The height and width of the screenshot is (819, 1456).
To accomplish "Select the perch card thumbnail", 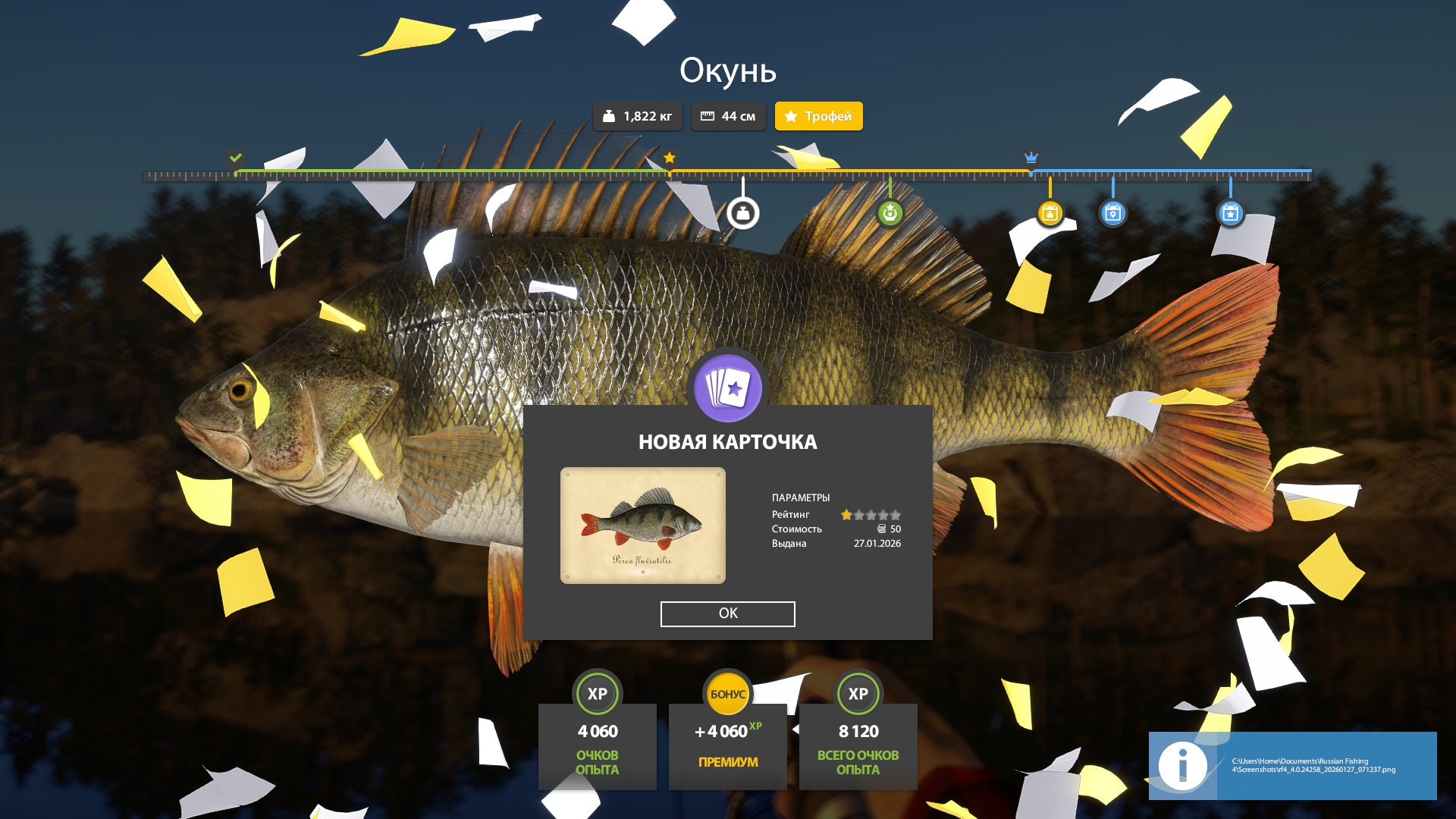I will click(x=642, y=526).
